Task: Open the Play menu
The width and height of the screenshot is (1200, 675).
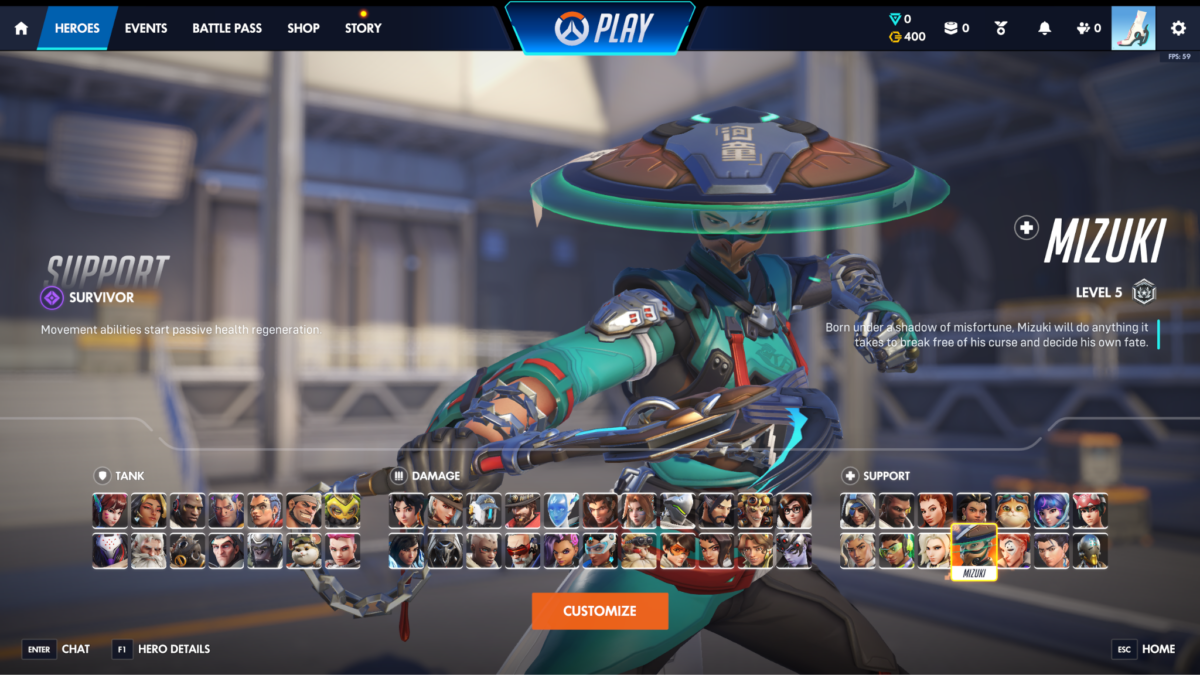Action: click(600, 28)
